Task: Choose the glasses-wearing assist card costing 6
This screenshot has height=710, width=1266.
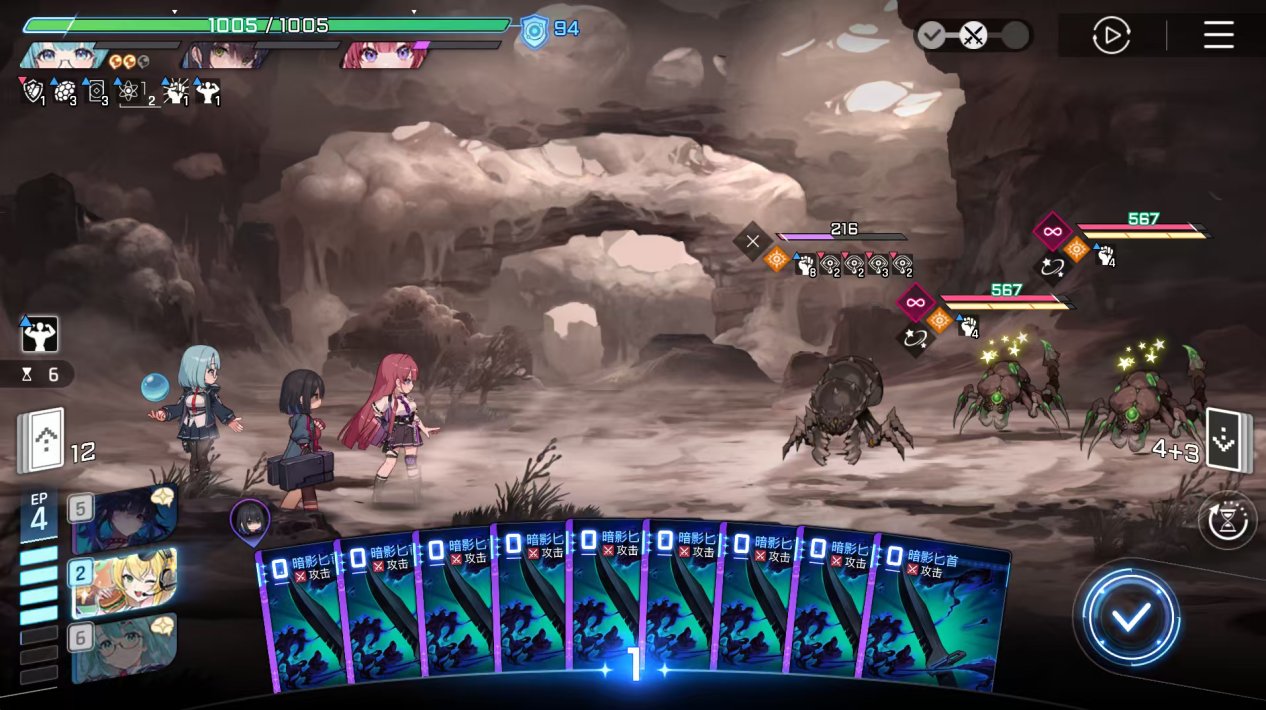Action: click(x=124, y=647)
